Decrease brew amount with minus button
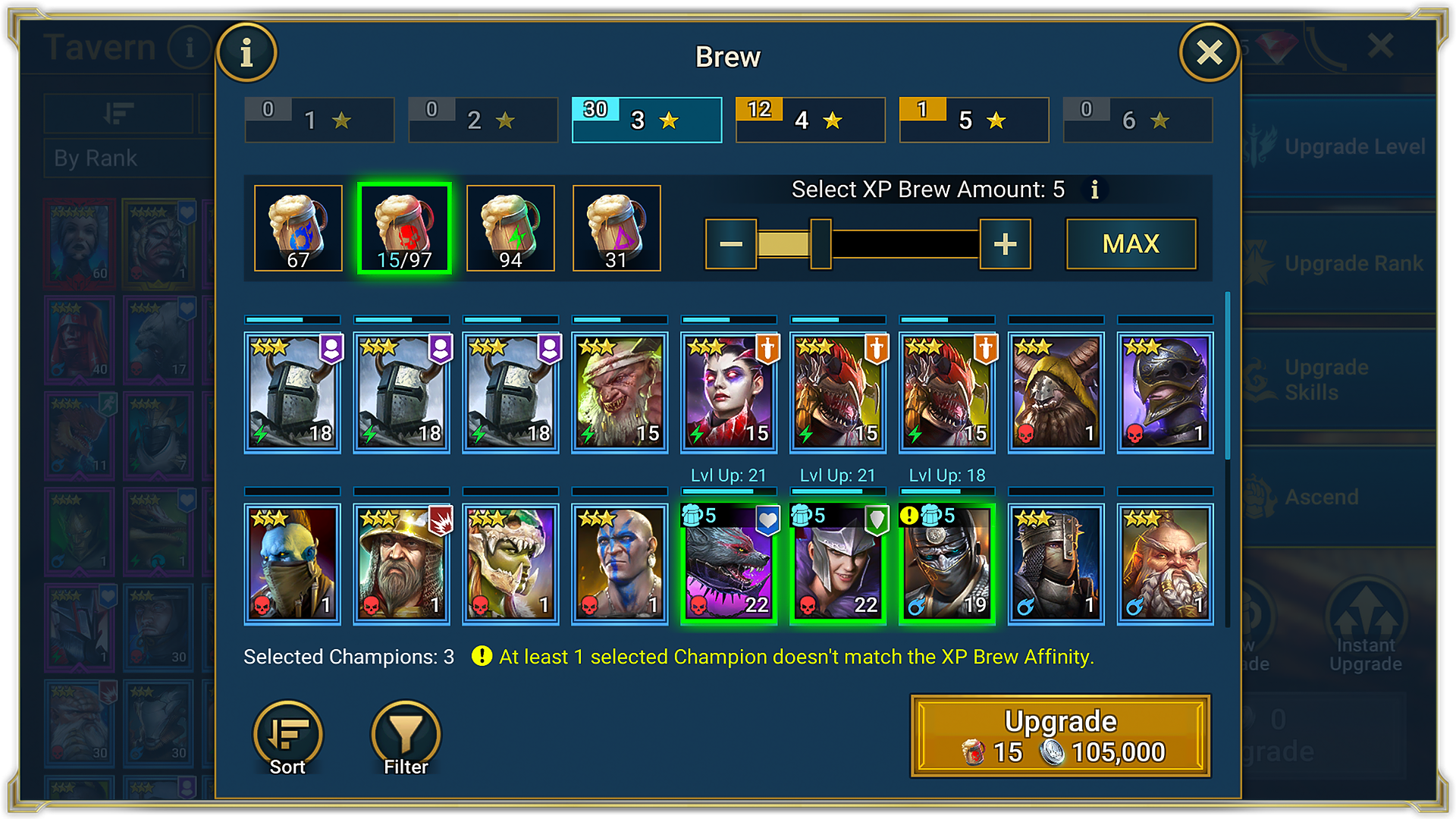The image size is (1456, 819). pyautogui.click(x=731, y=244)
